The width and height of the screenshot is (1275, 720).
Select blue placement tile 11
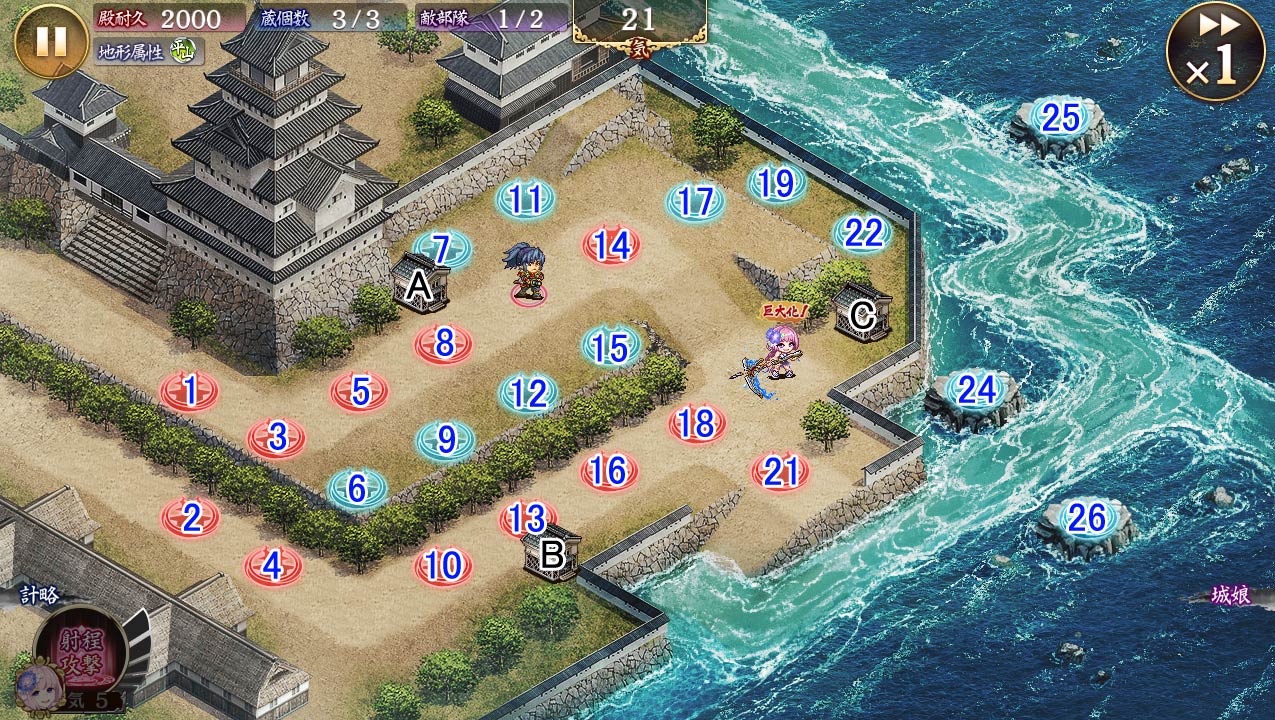pyautogui.click(x=525, y=200)
